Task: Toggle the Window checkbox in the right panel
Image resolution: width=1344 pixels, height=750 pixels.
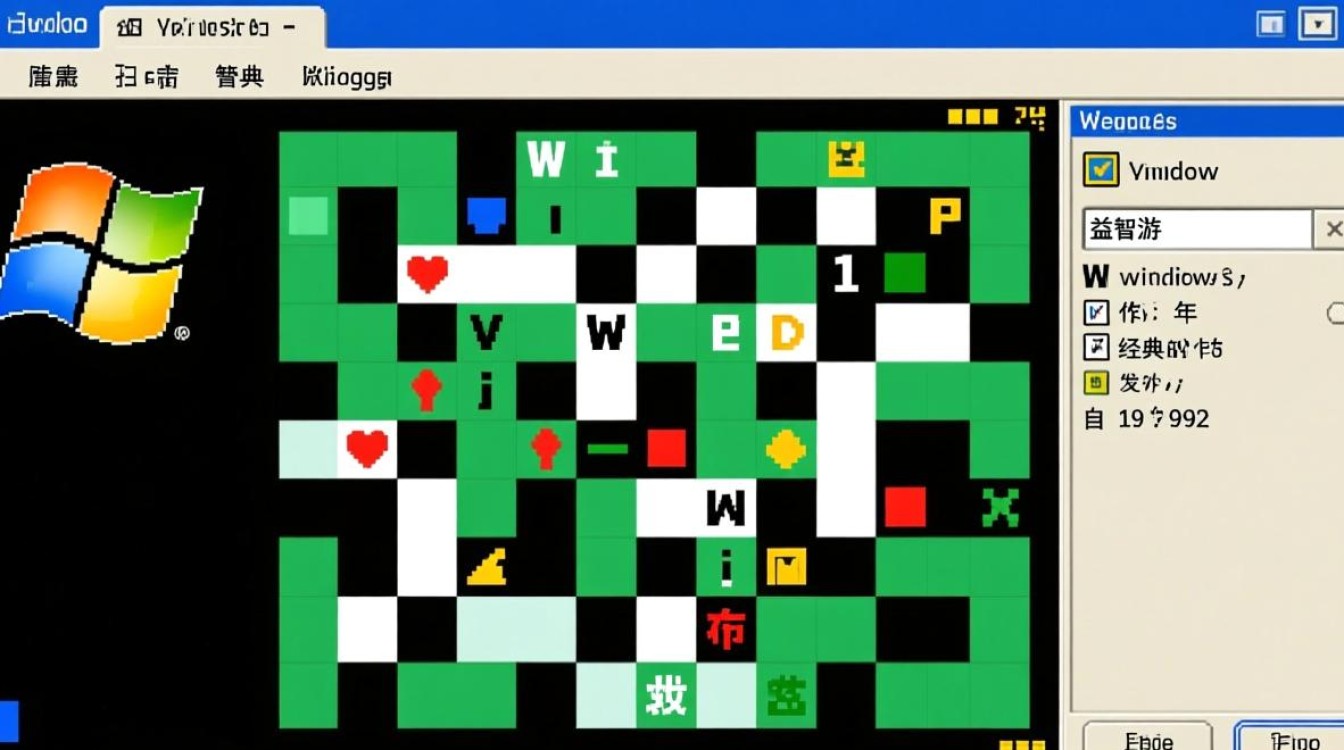Action: point(1100,170)
